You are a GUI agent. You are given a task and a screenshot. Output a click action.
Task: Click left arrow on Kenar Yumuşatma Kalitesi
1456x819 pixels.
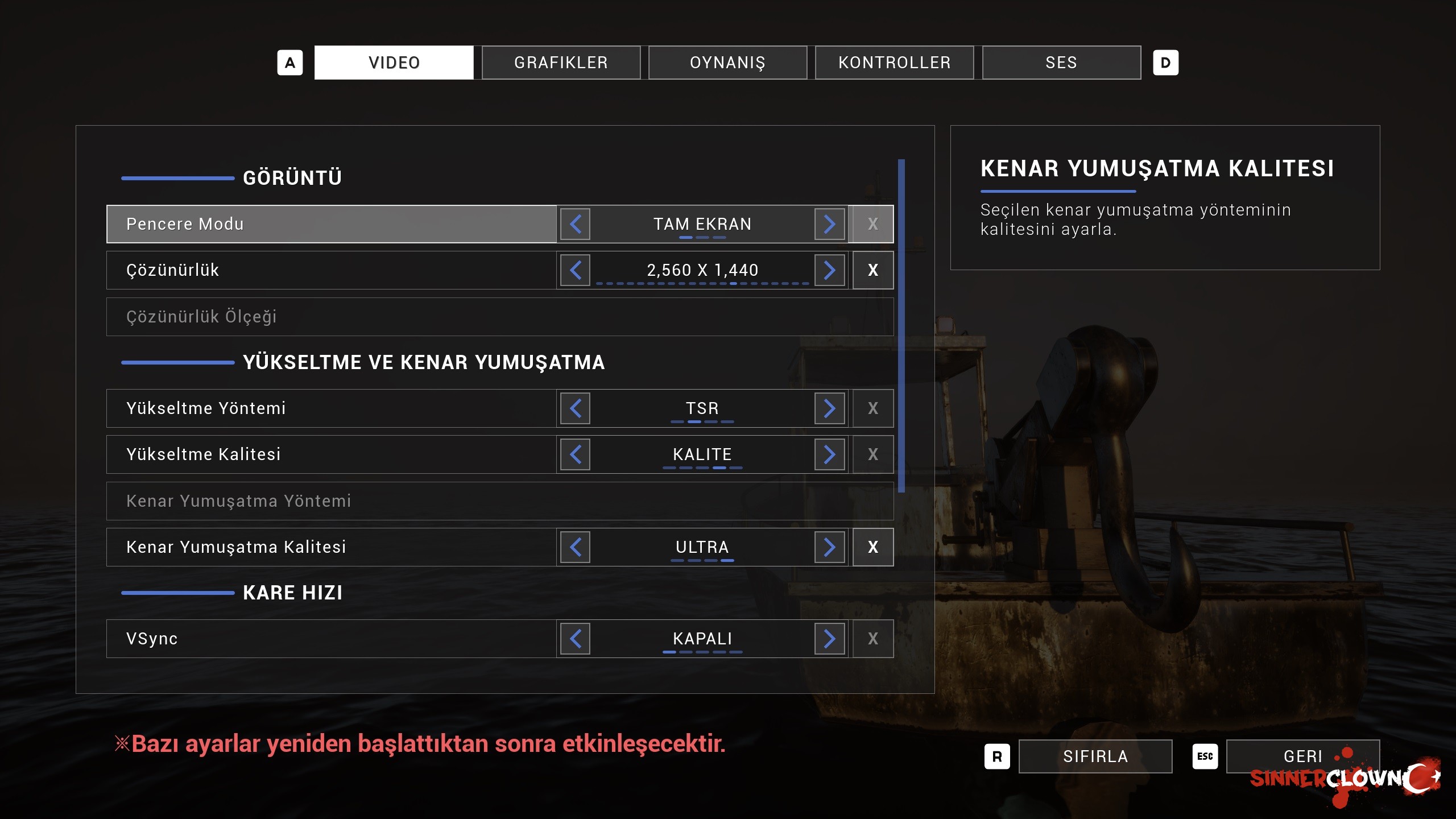pyautogui.click(x=575, y=547)
